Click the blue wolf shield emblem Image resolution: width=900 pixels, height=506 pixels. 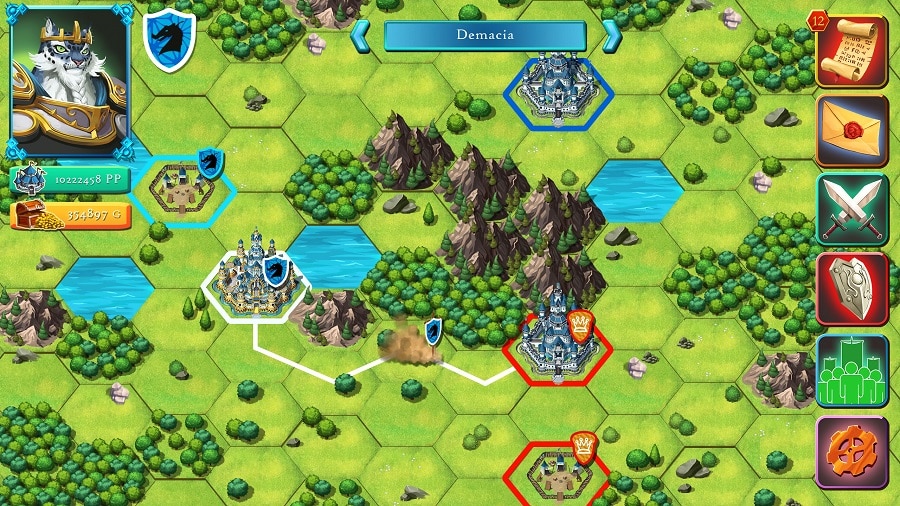(169, 40)
